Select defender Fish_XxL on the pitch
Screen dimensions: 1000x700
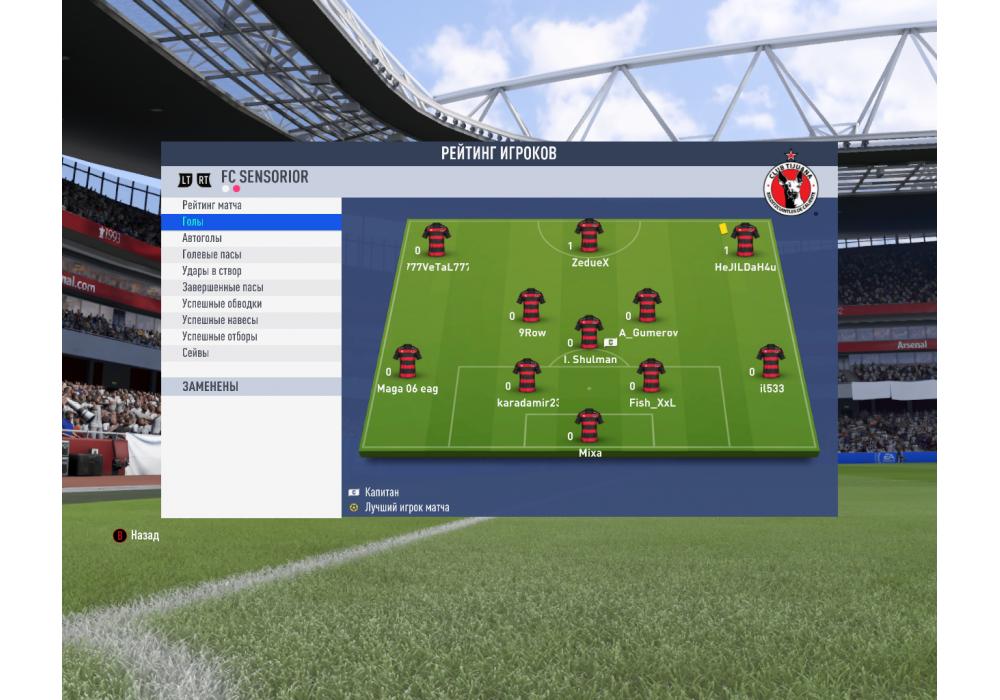pyautogui.click(x=651, y=377)
